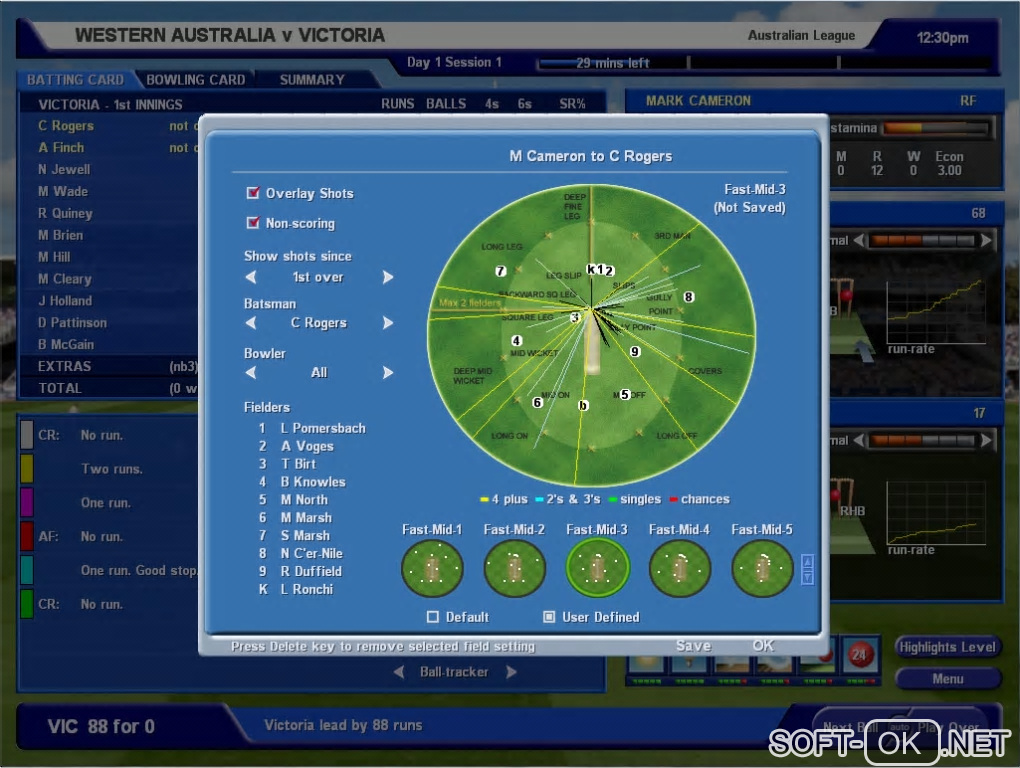Open the Menu button
The height and width of the screenshot is (768, 1020).
point(947,679)
